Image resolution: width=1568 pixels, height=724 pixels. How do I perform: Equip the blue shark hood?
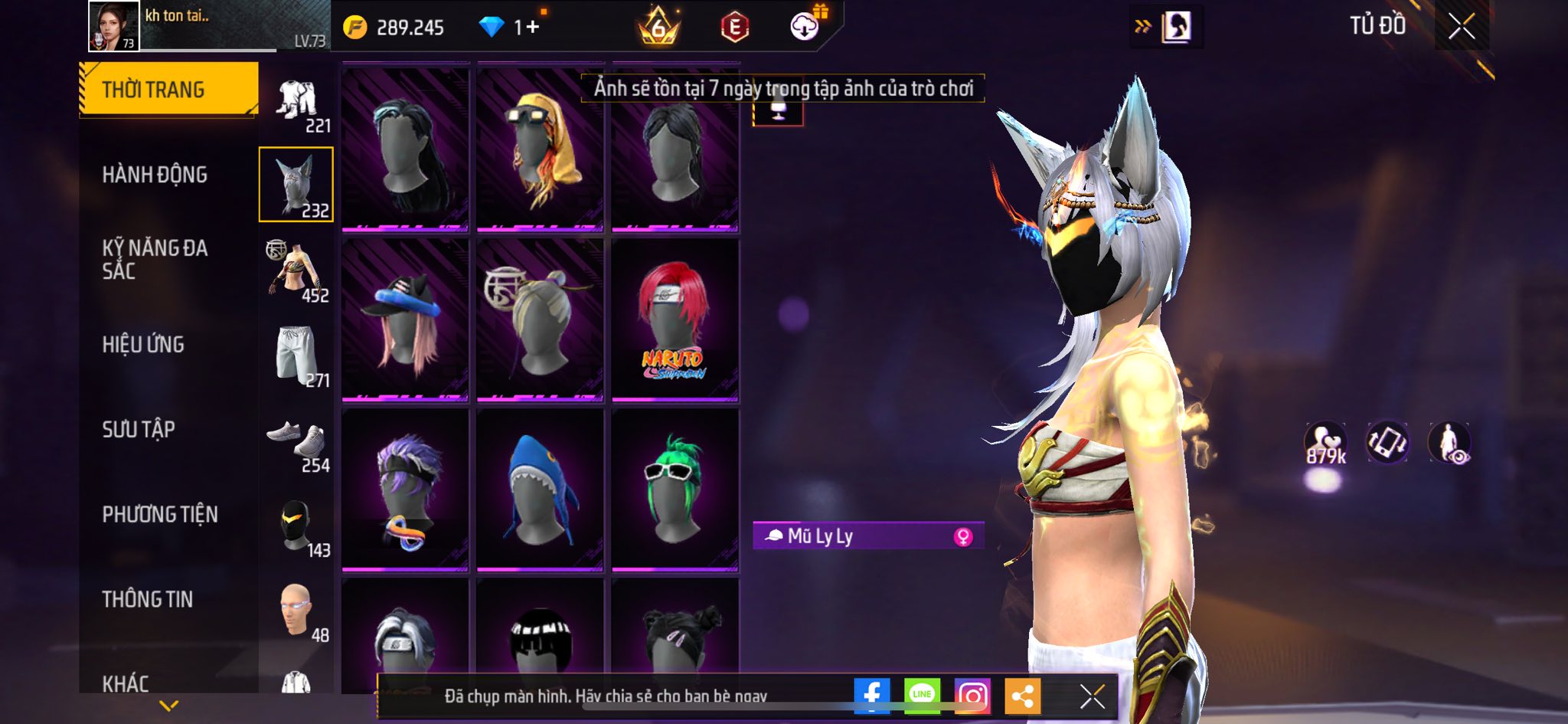pyautogui.click(x=540, y=490)
